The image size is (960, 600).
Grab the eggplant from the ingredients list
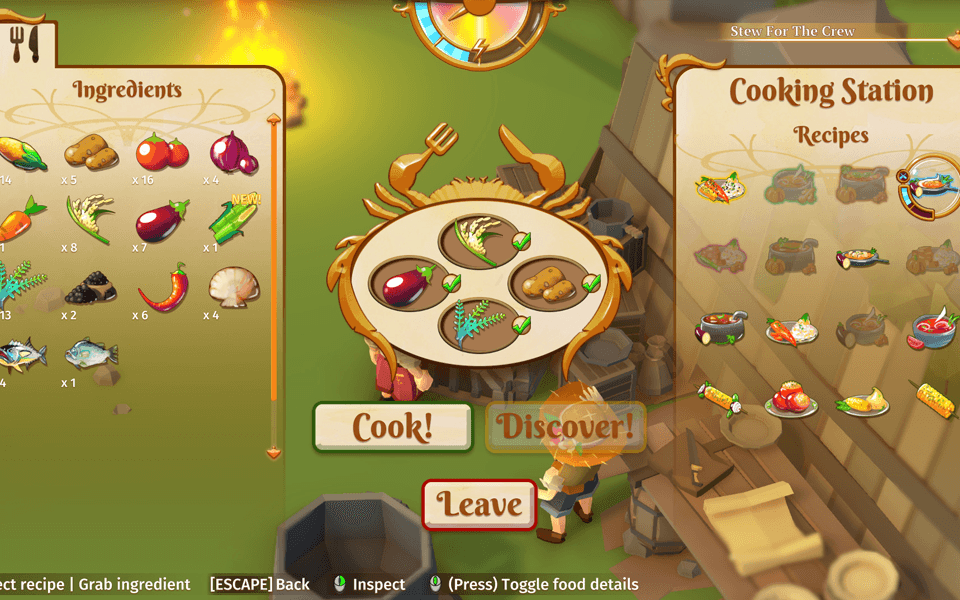click(159, 220)
